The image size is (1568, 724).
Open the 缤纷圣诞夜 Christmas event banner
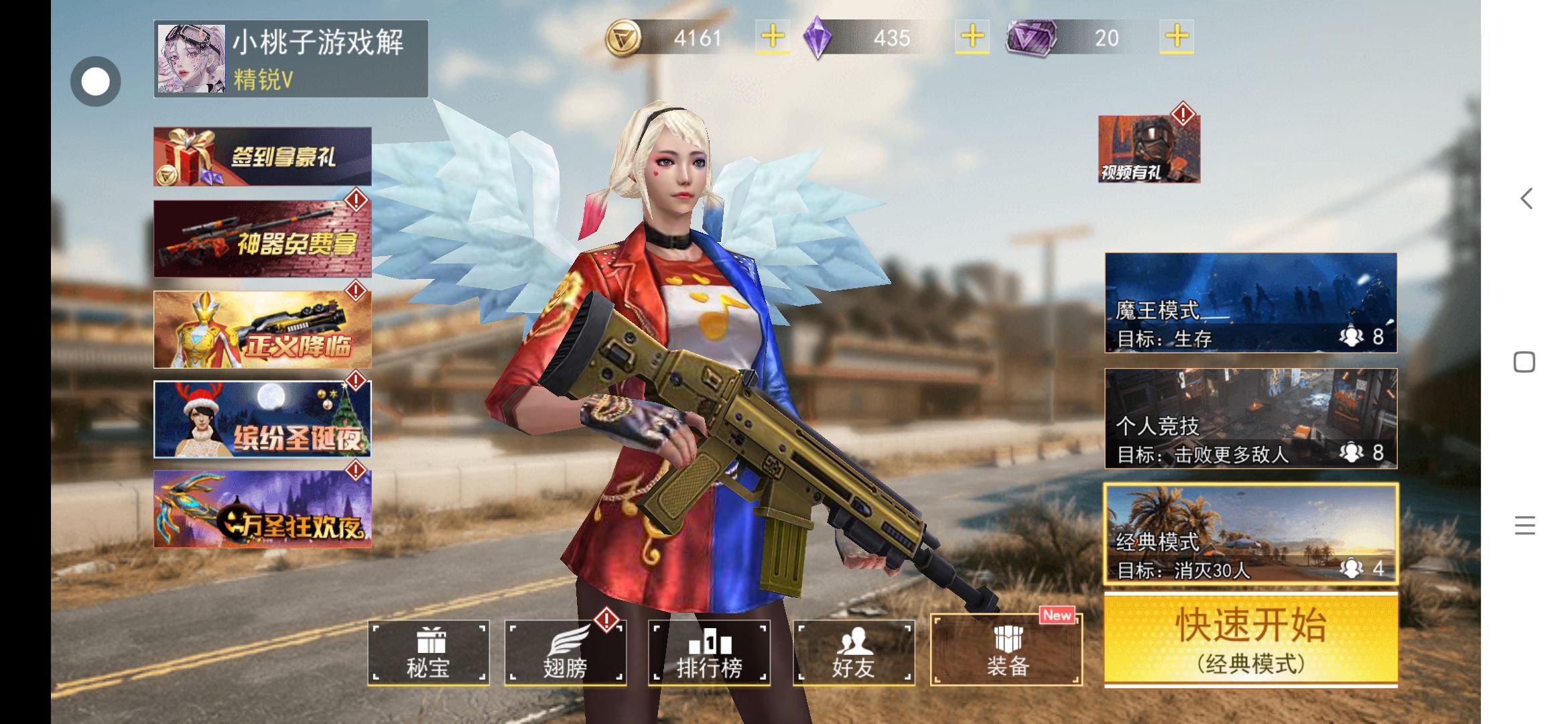[263, 420]
